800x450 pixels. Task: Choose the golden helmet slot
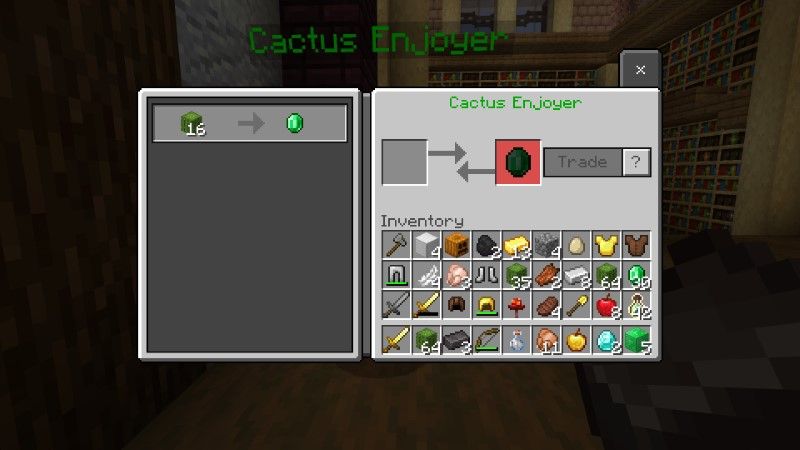pyautogui.click(x=487, y=305)
